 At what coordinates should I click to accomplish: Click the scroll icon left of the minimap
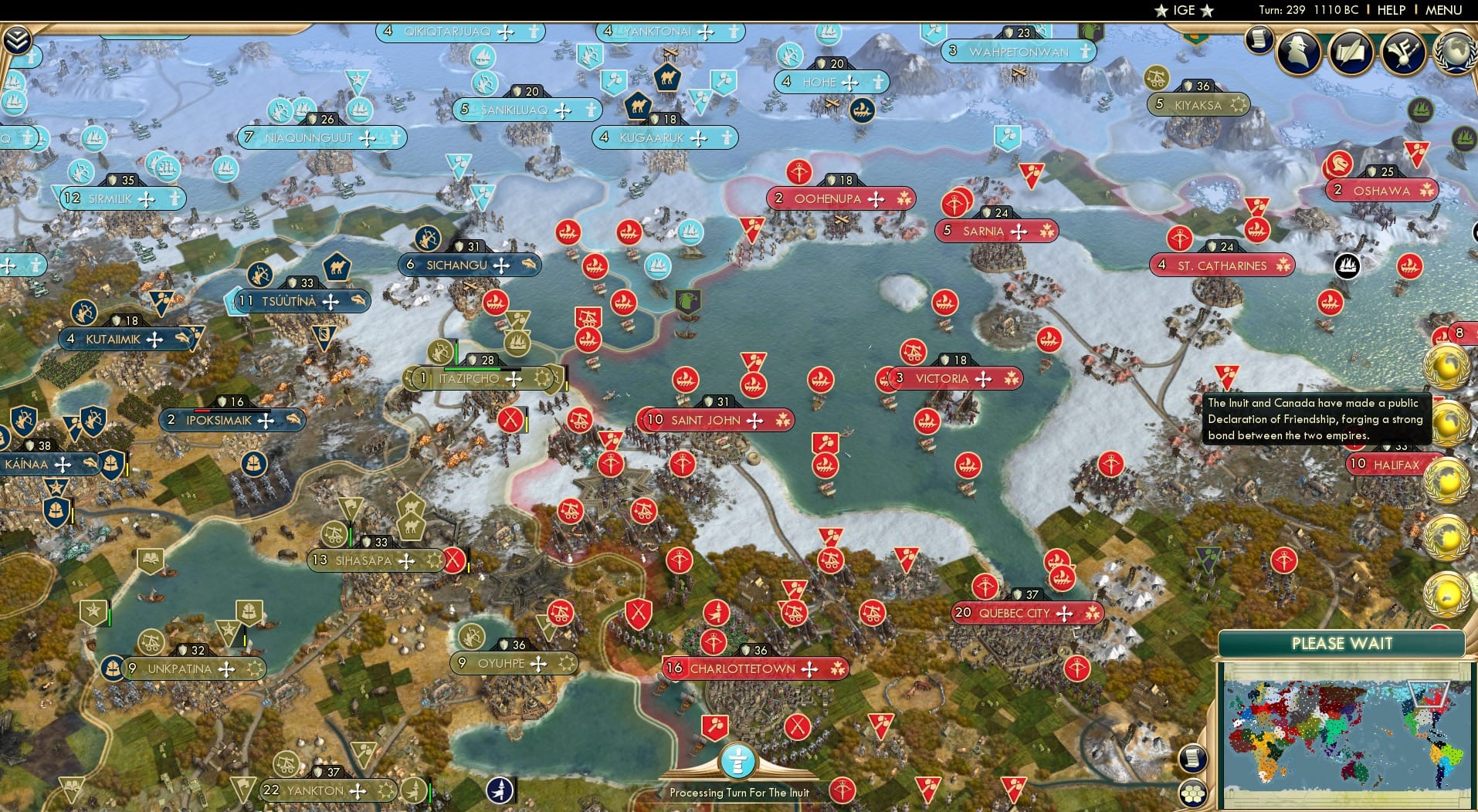[1192, 757]
